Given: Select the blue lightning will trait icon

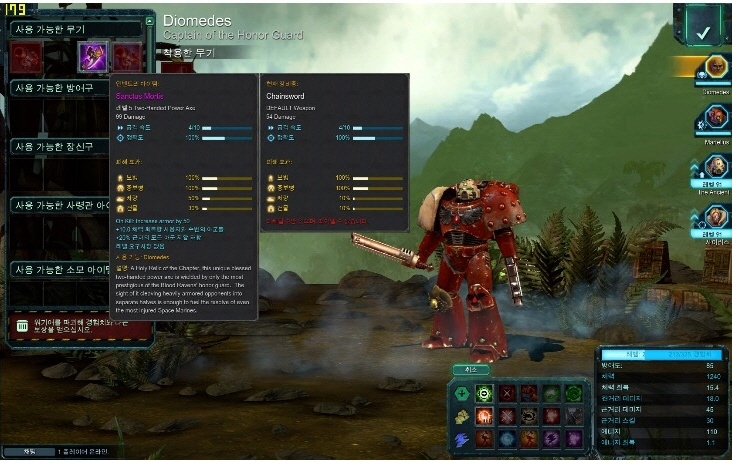Looking at the screenshot, I should point(462,438).
